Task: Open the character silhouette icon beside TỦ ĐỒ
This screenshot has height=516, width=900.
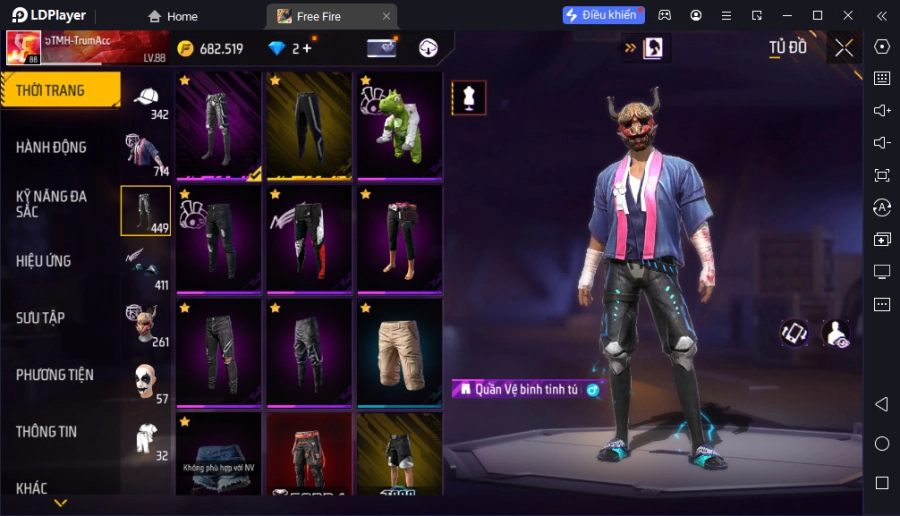Action: tap(653, 47)
